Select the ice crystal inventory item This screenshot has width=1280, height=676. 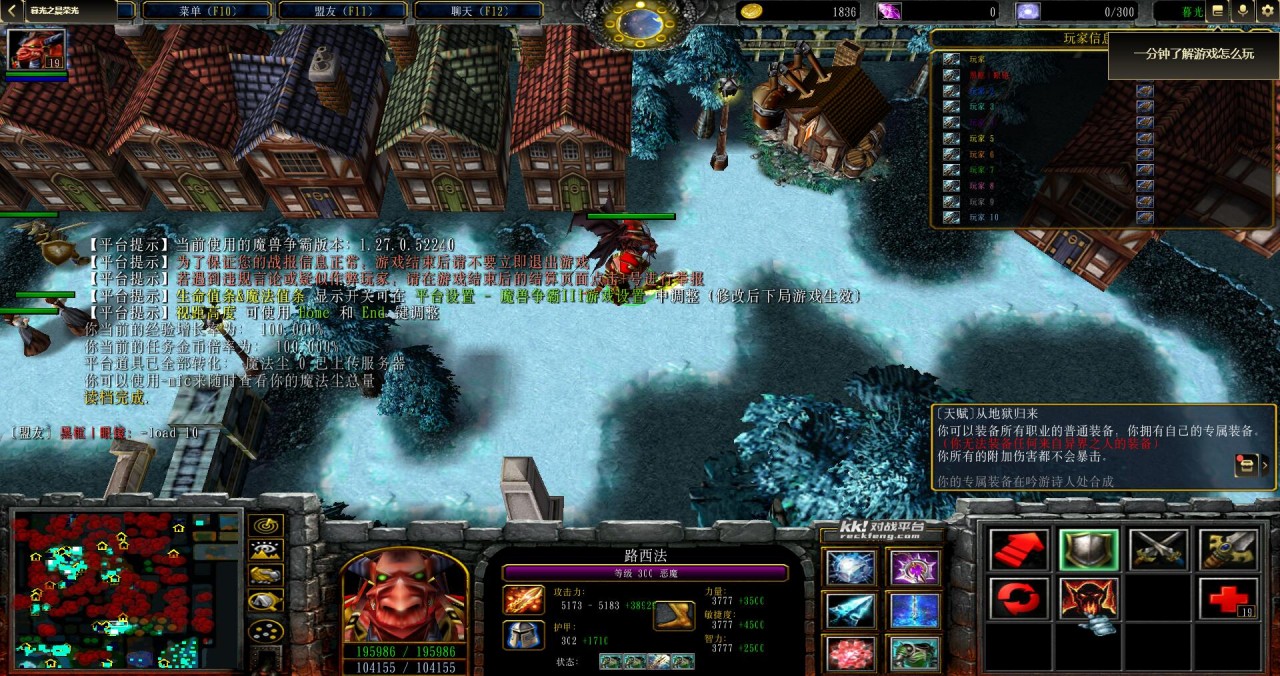(x=851, y=568)
